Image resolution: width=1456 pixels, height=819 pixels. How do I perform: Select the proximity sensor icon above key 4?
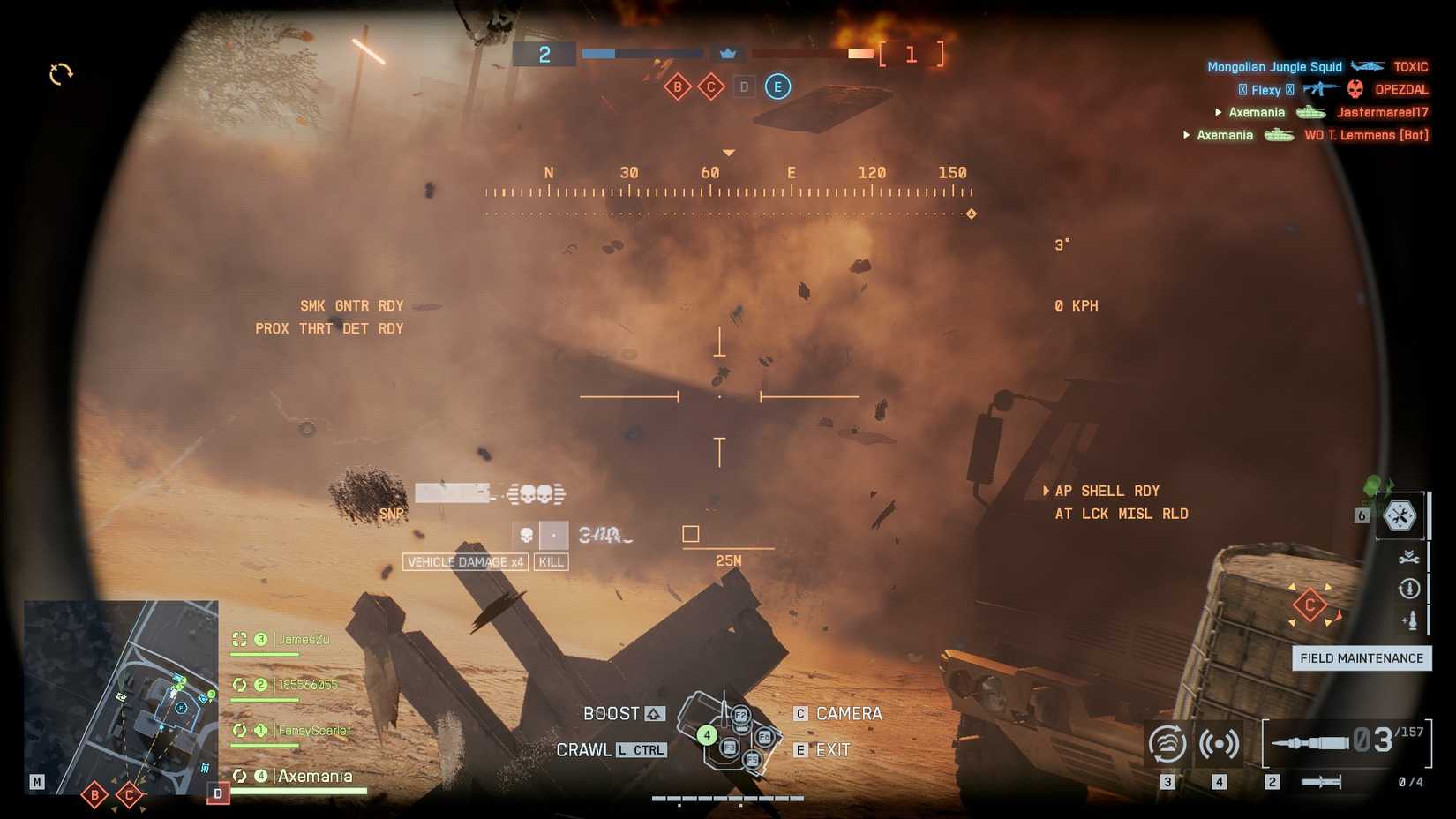[1220, 744]
